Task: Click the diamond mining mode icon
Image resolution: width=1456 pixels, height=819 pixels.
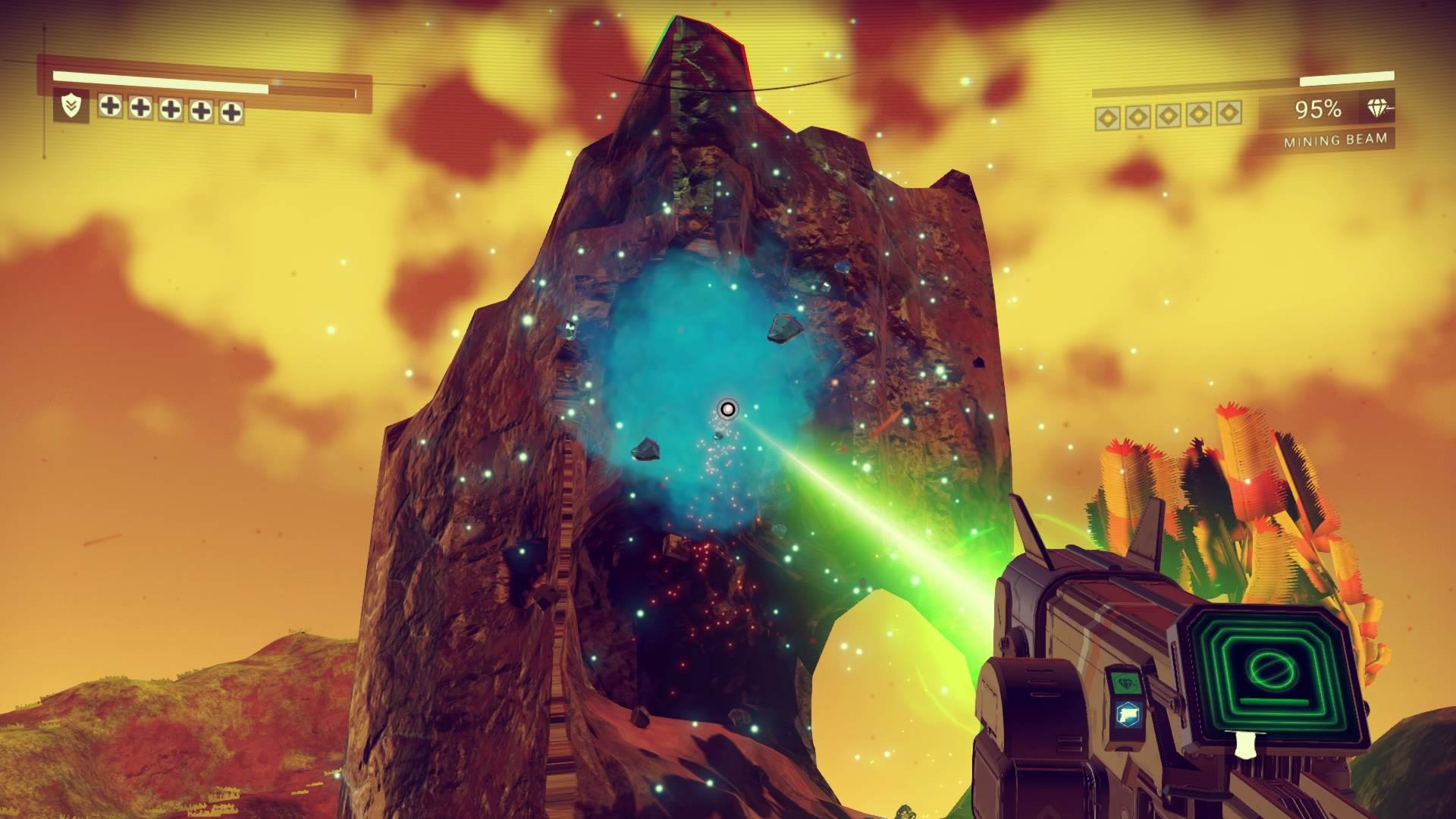Action: click(1378, 109)
